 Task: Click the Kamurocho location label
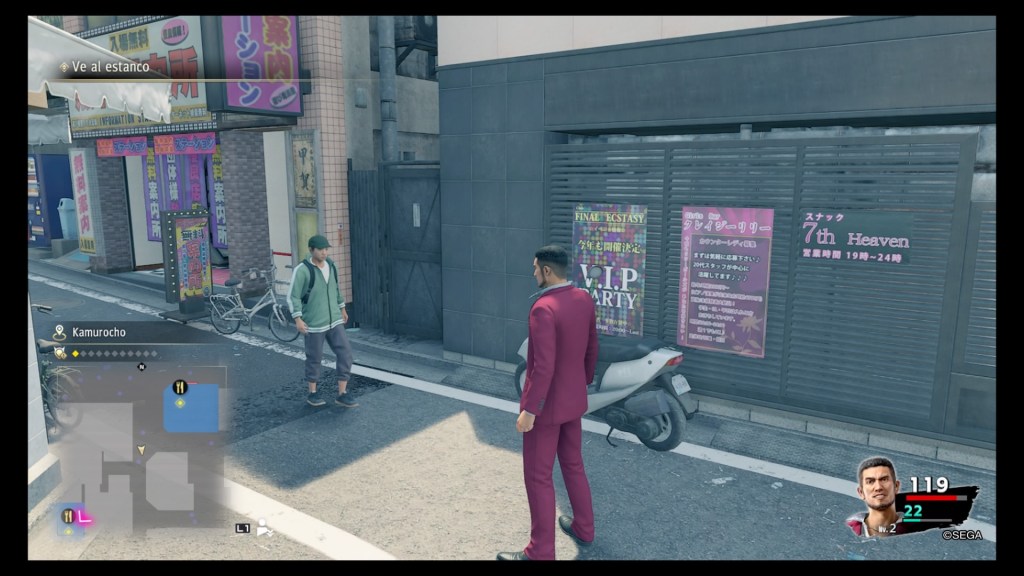[x=98, y=332]
